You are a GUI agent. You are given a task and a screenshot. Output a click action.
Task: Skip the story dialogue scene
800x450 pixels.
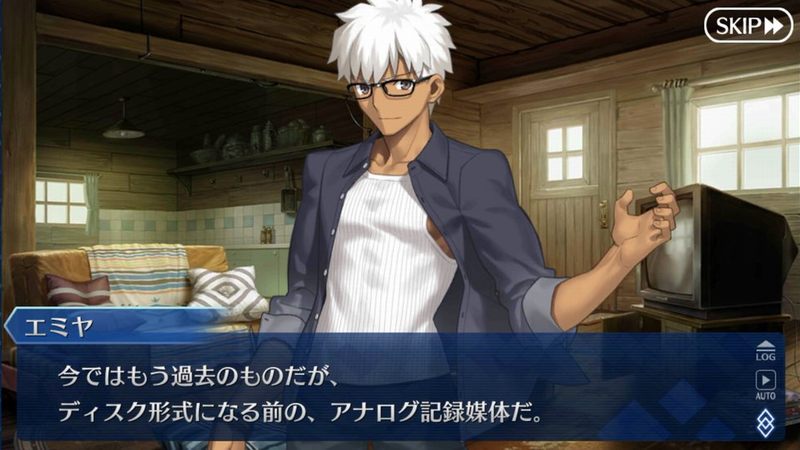point(748,26)
